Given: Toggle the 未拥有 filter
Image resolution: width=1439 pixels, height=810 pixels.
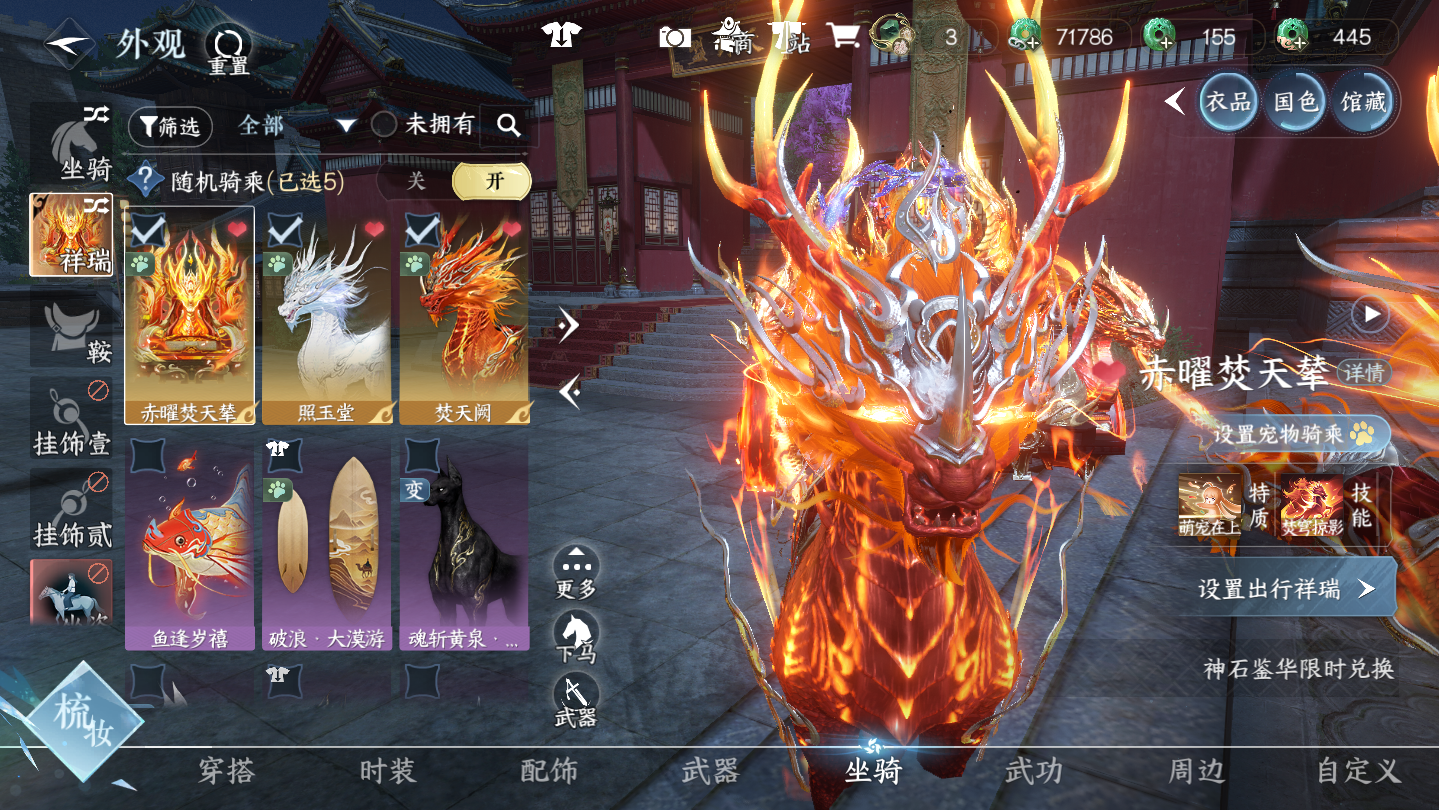Looking at the screenshot, I should (424, 125).
